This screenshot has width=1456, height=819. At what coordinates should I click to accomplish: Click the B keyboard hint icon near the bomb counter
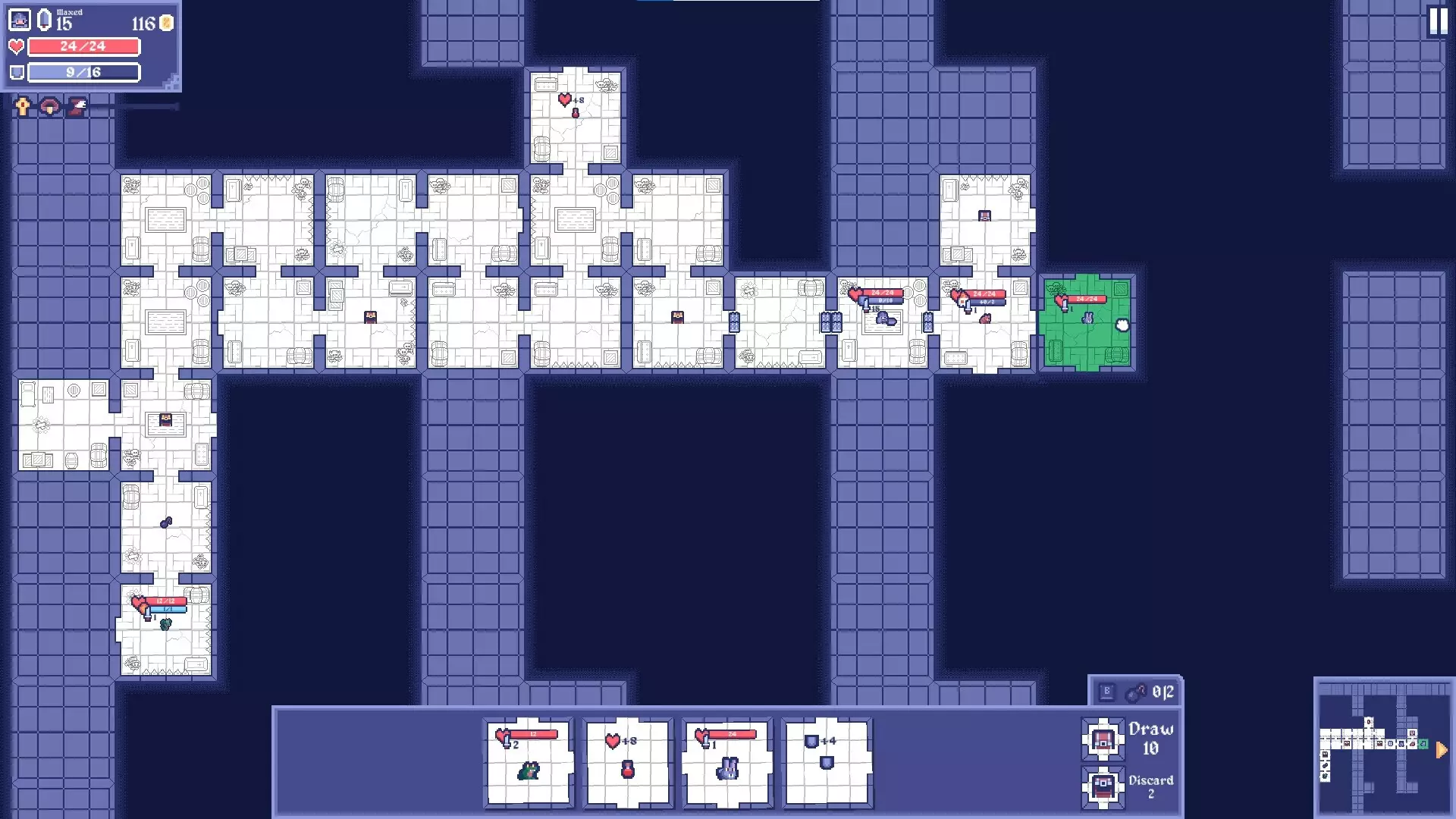[1108, 690]
